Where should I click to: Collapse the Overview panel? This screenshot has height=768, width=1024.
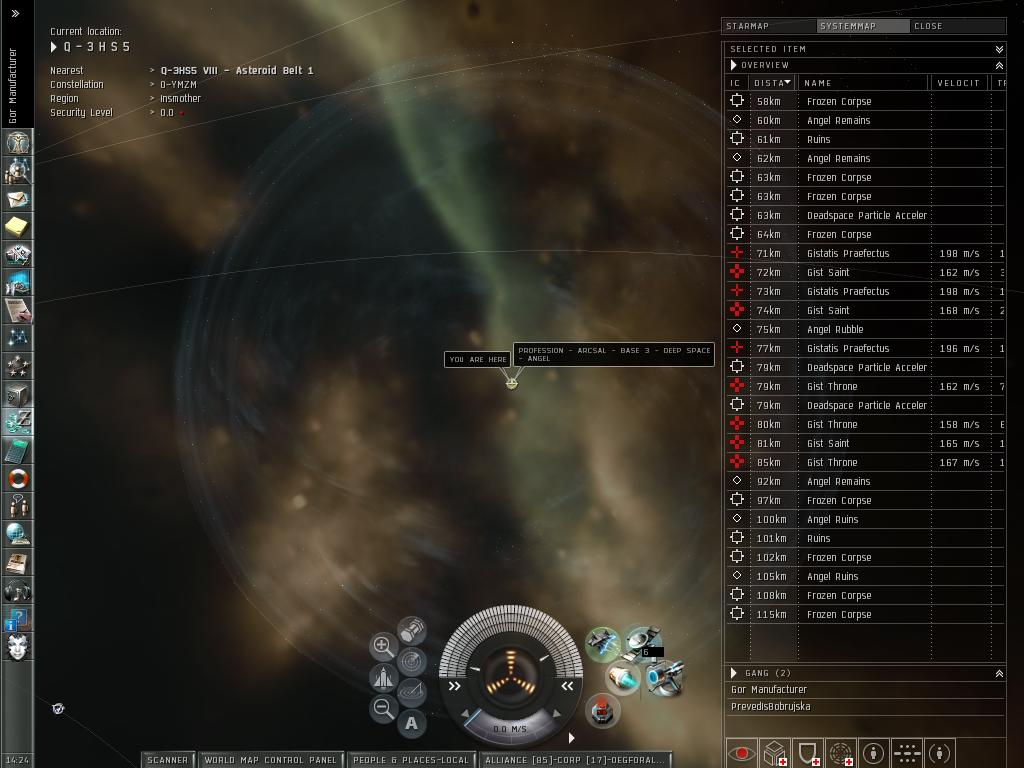click(x=998, y=65)
